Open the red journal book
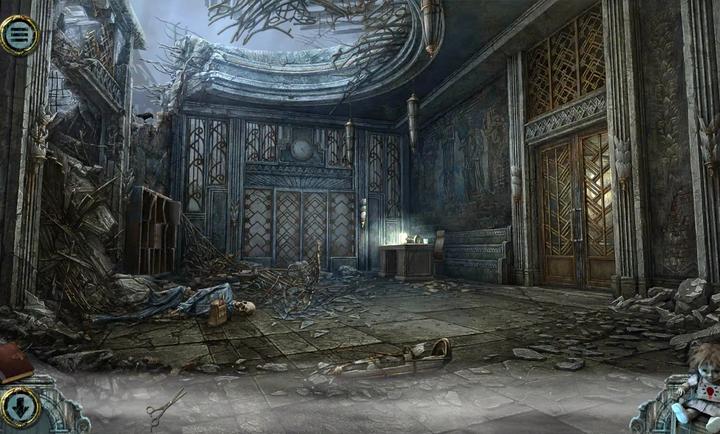Image resolution: width=720 pixels, height=434 pixels. tap(14, 358)
